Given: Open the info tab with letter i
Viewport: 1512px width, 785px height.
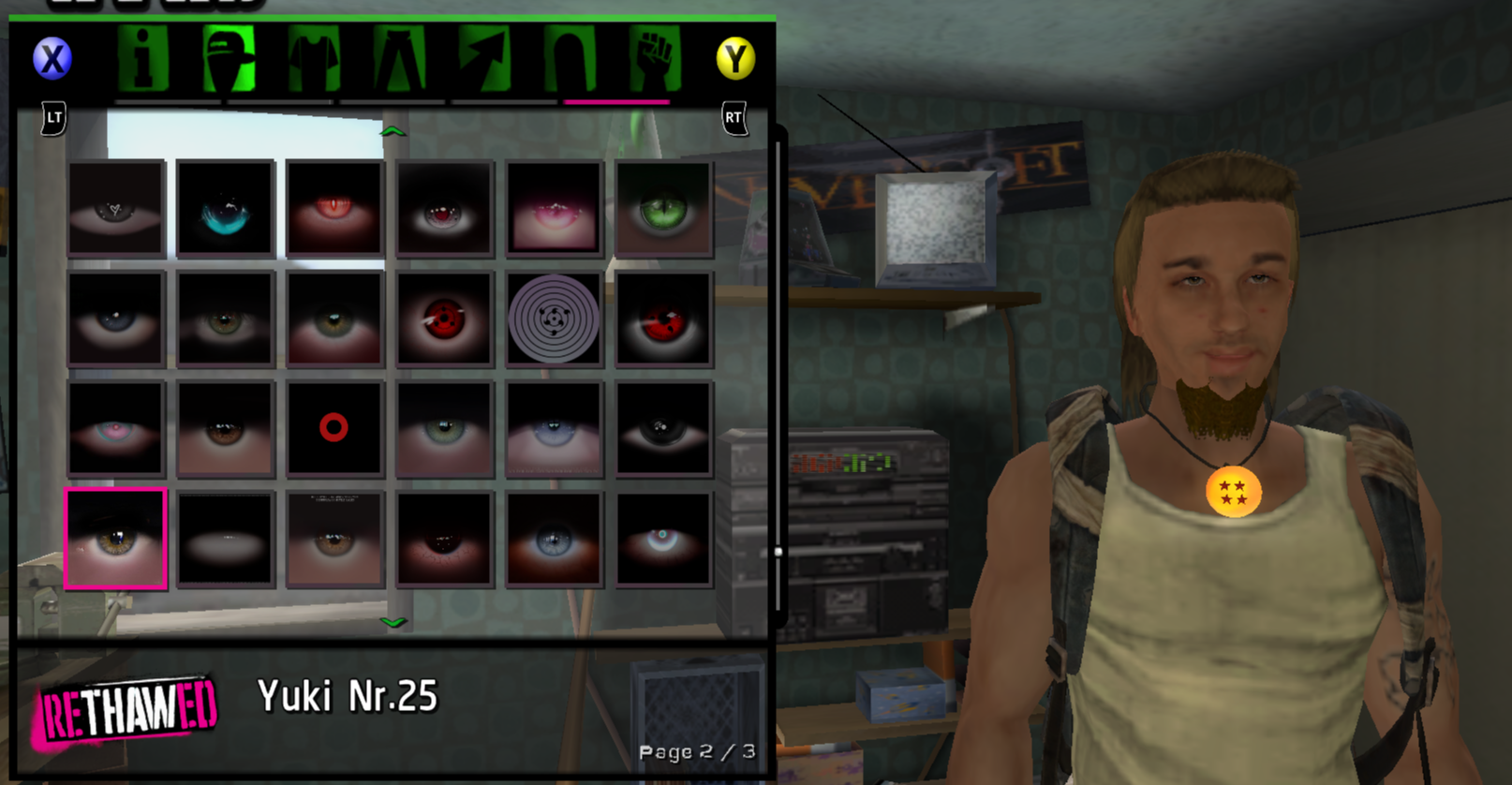Looking at the screenshot, I should pyautogui.click(x=143, y=59).
